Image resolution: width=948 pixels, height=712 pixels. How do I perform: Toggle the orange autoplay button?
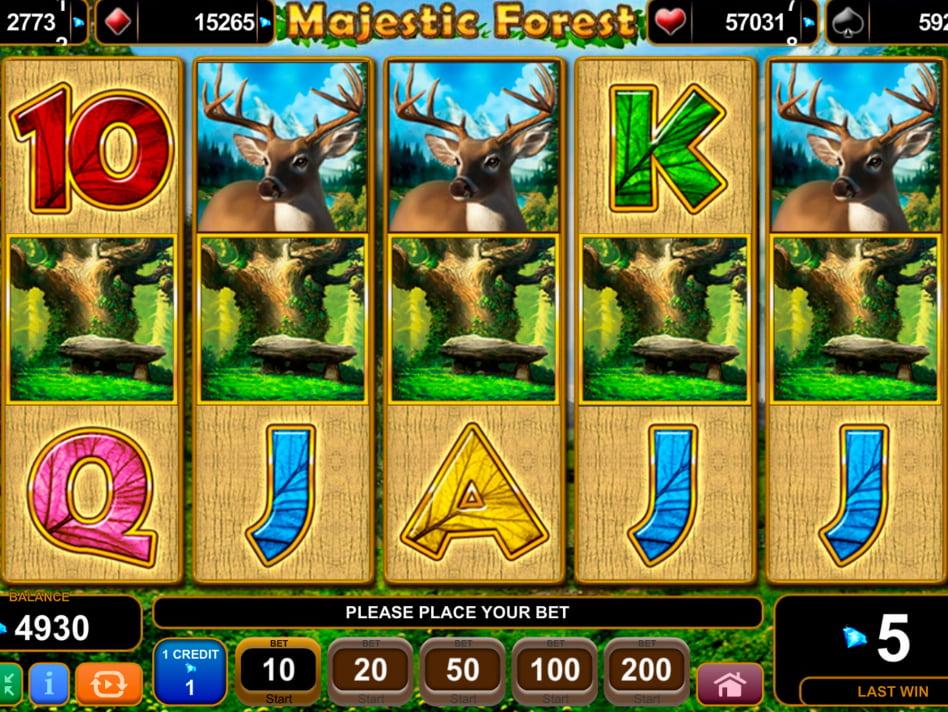click(108, 684)
